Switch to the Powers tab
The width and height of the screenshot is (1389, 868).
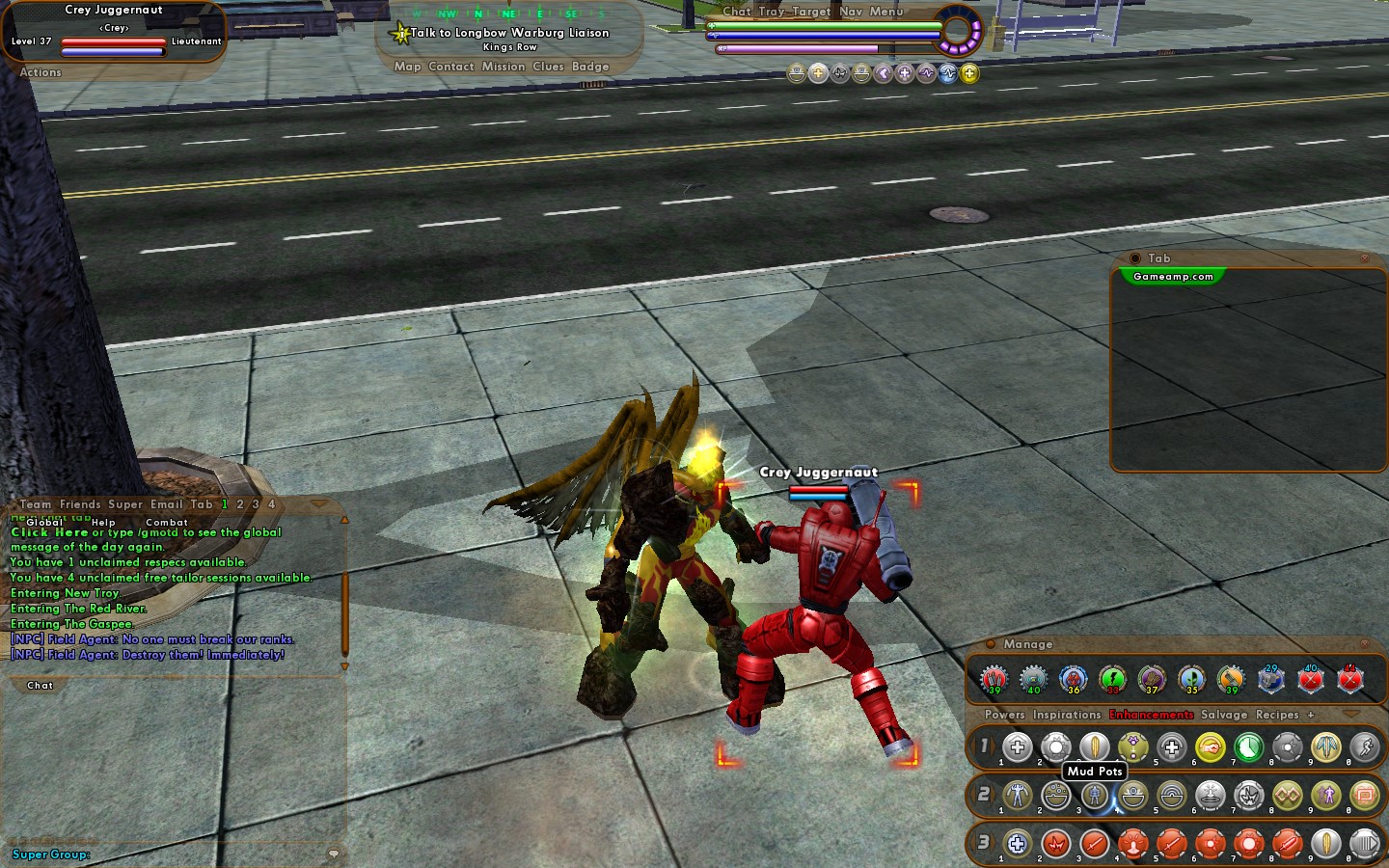[x=1004, y=715]
